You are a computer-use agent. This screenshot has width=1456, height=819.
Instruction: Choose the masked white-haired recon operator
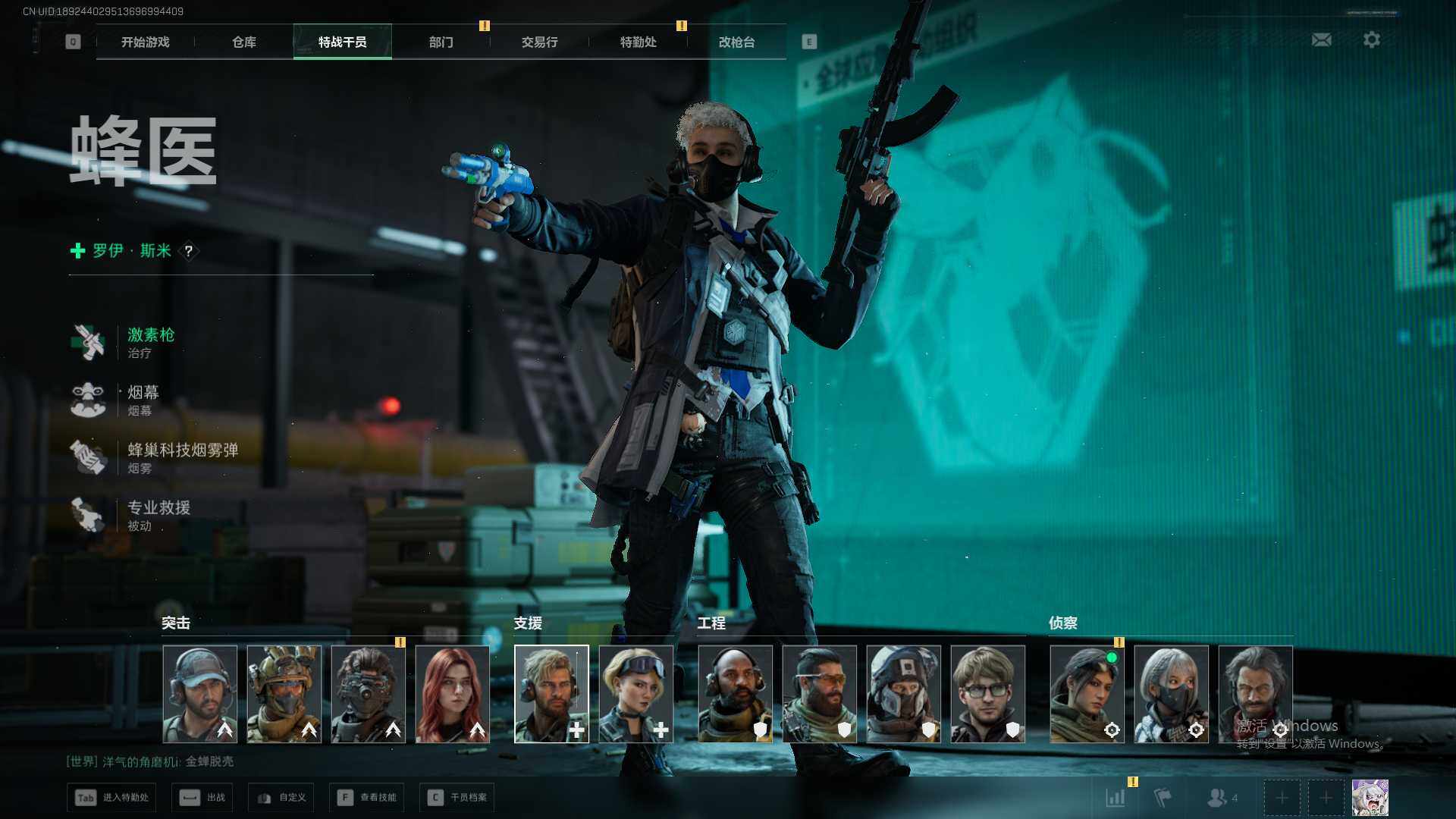pos(1172,694)
